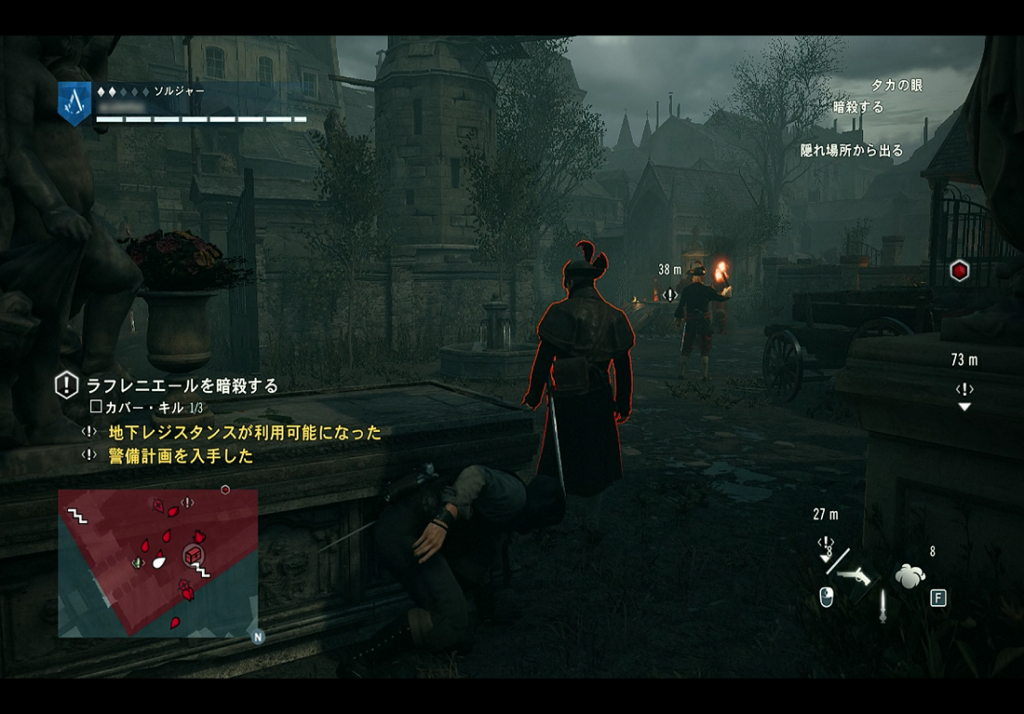Open the minimap

157,562
